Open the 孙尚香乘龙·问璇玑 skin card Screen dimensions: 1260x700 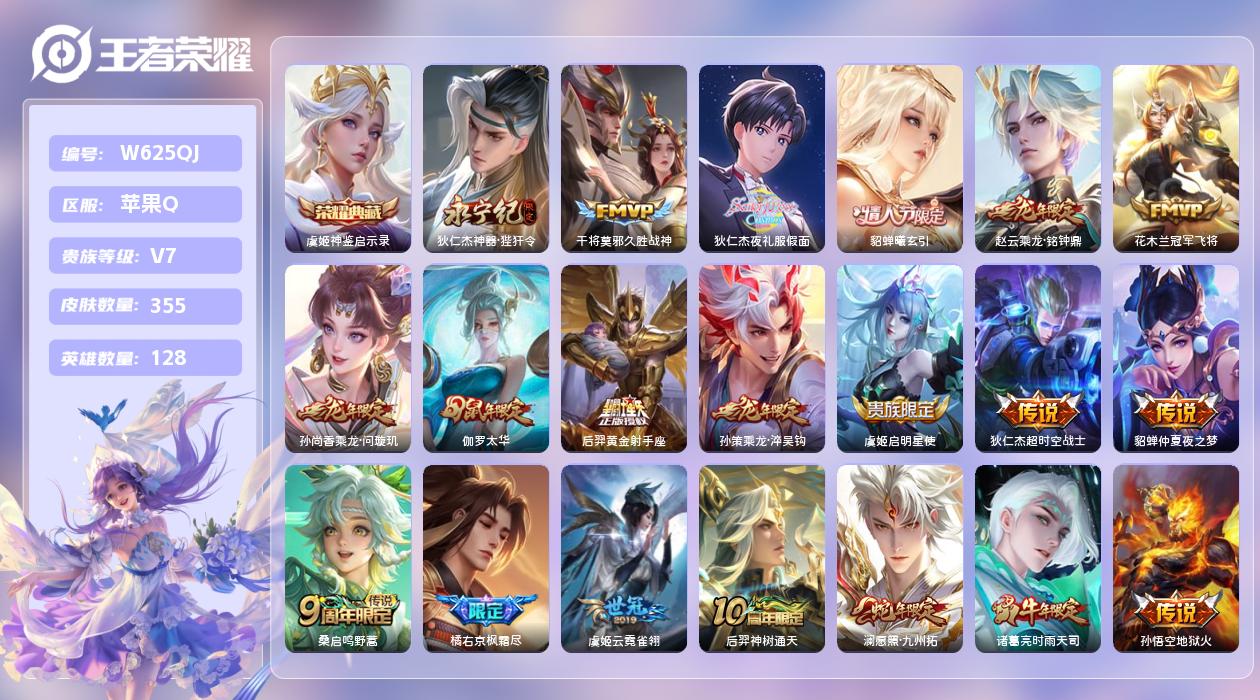pos(348,358)
